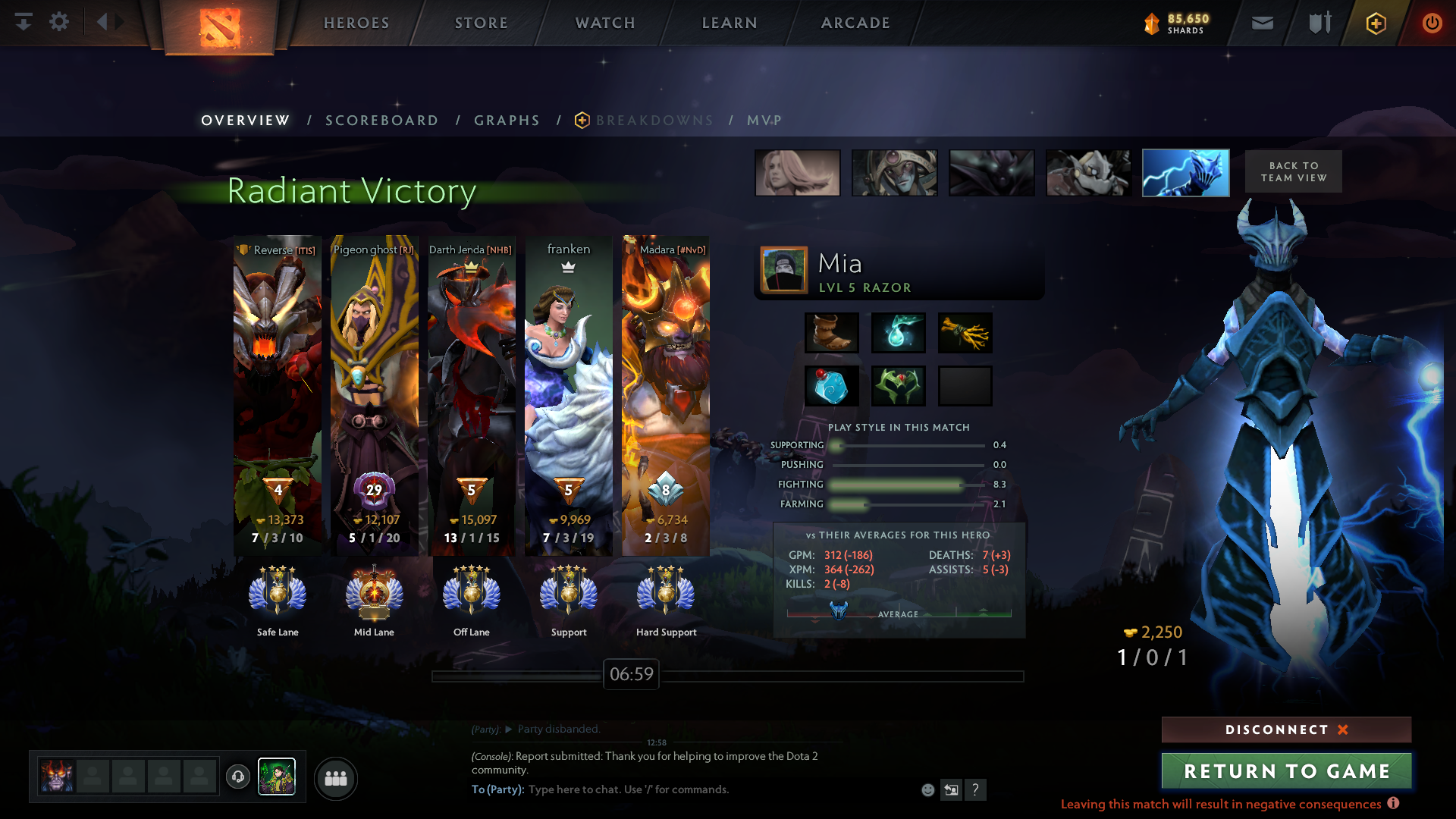Open the Watch section
Image resolution: width=1456 pixels, height=819 pixels.
605,23
